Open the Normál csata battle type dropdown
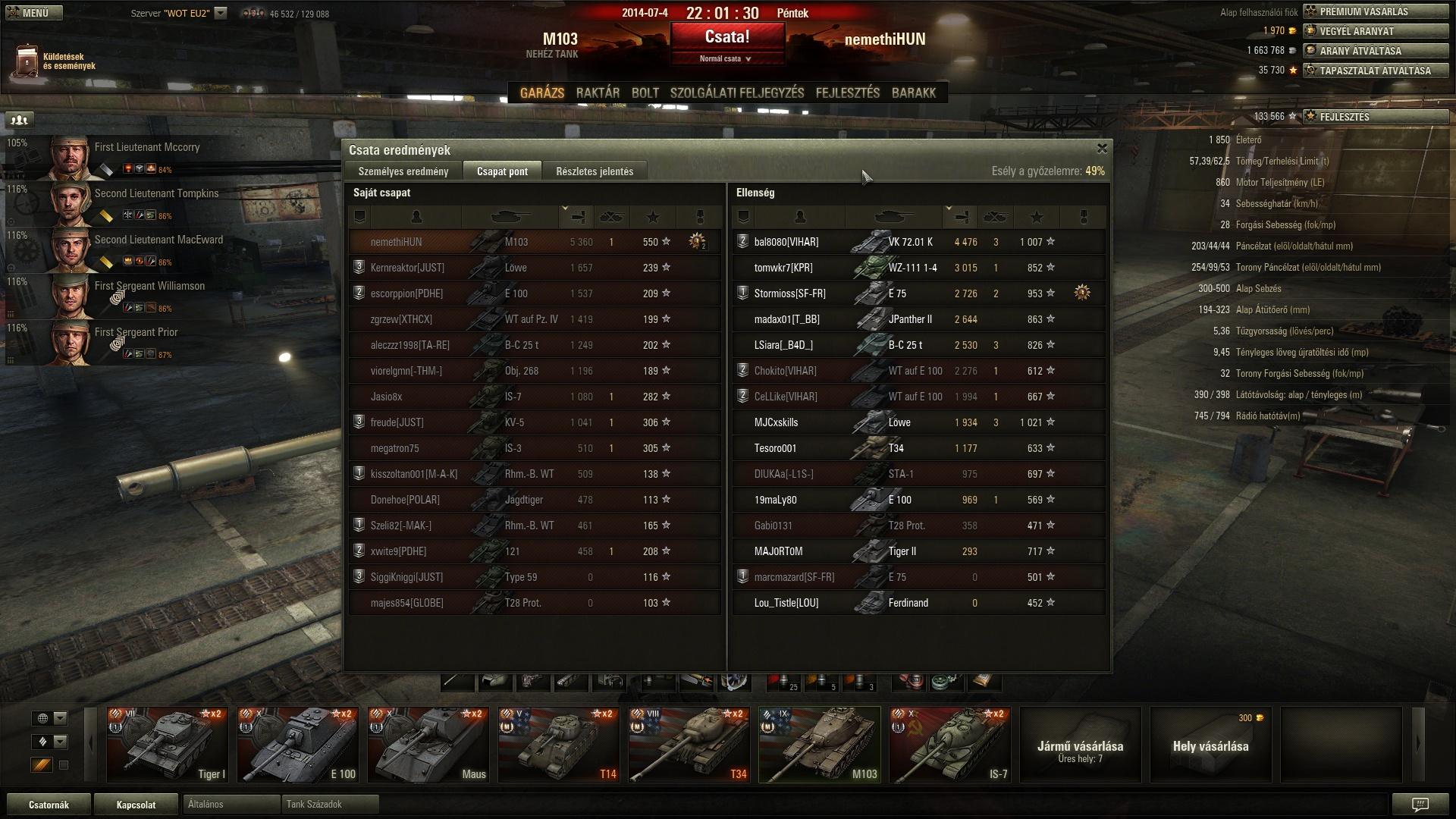 pos(725,58)
